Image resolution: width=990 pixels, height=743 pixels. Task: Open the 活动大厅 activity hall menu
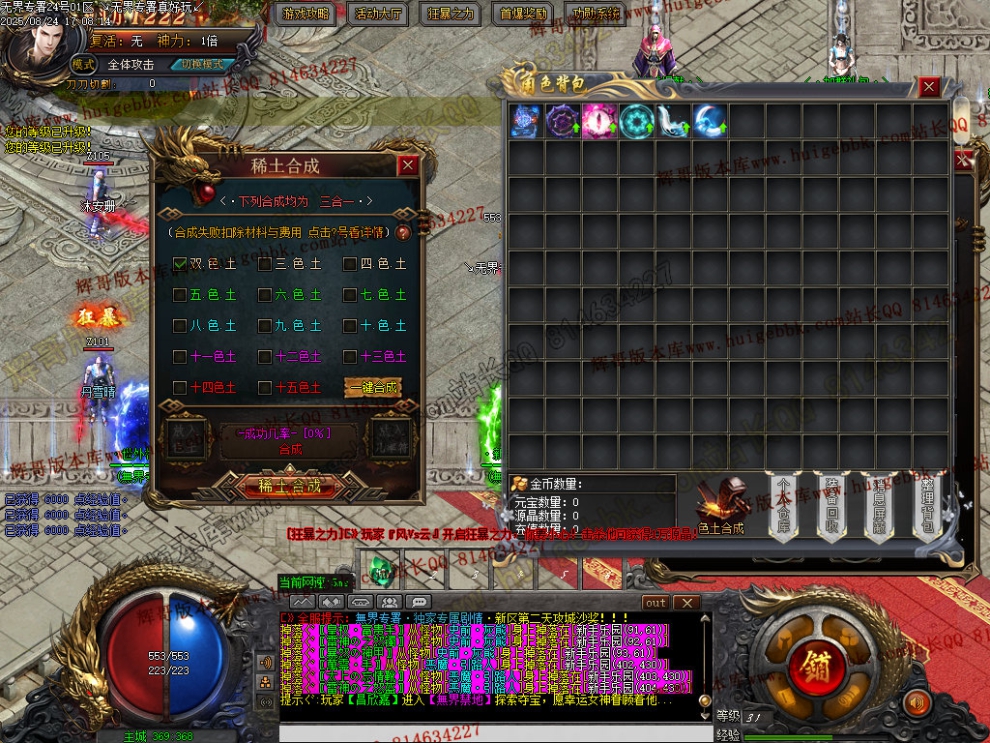tap(378, 14)
